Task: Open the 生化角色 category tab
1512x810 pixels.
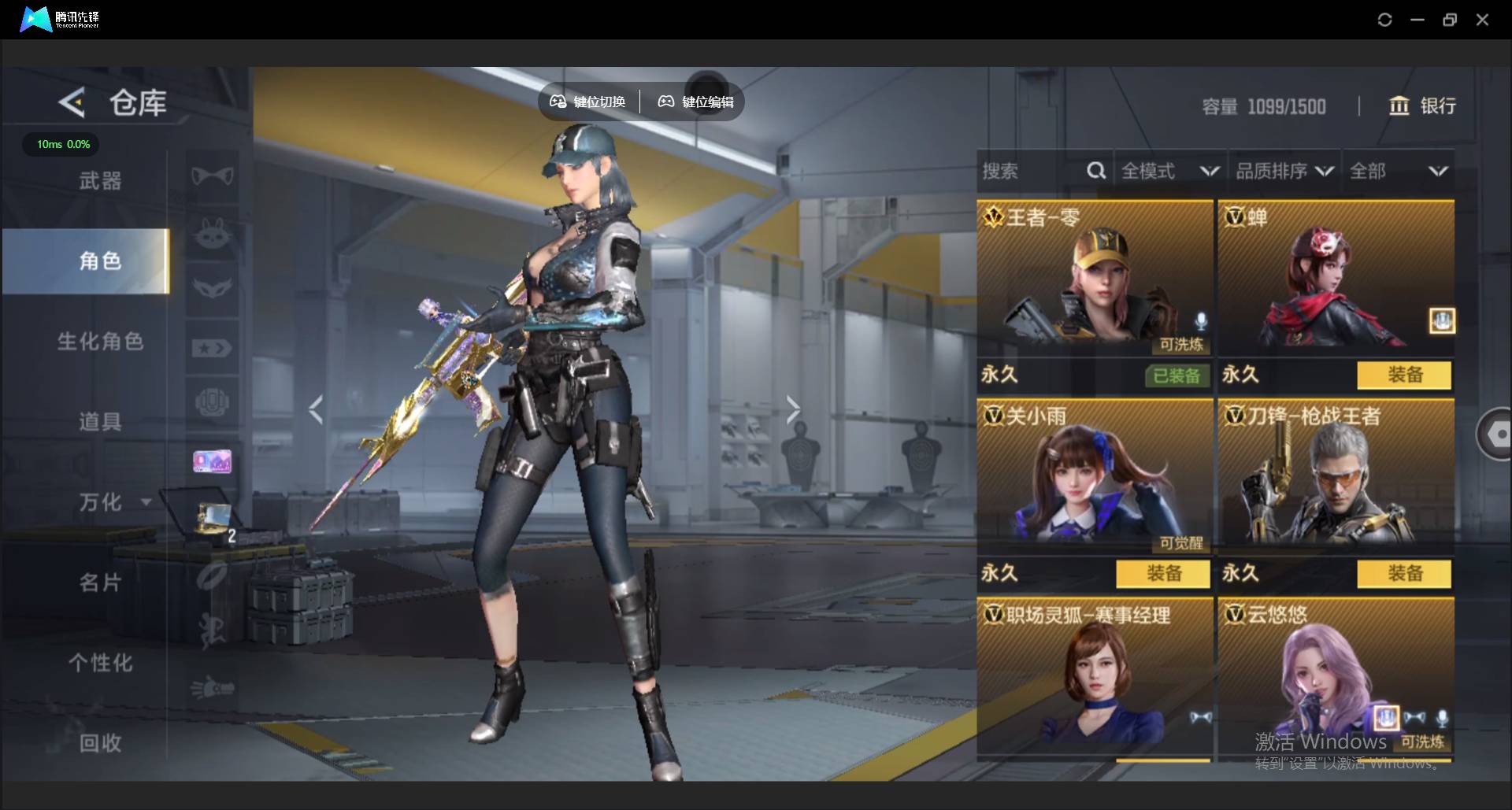Action: pyautogui.click(x=100, y=341)
